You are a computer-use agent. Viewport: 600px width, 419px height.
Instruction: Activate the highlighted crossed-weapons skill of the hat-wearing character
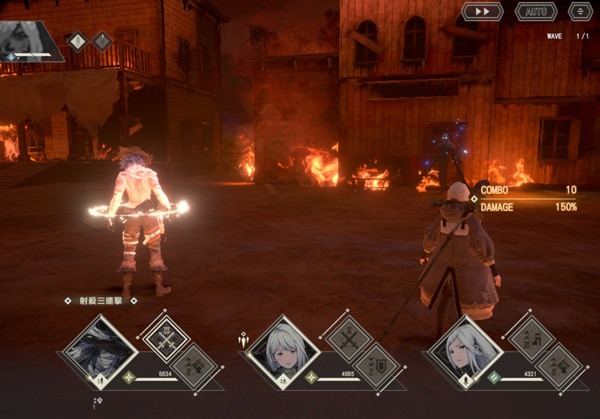pyautogui.click(x=165, y=337)
